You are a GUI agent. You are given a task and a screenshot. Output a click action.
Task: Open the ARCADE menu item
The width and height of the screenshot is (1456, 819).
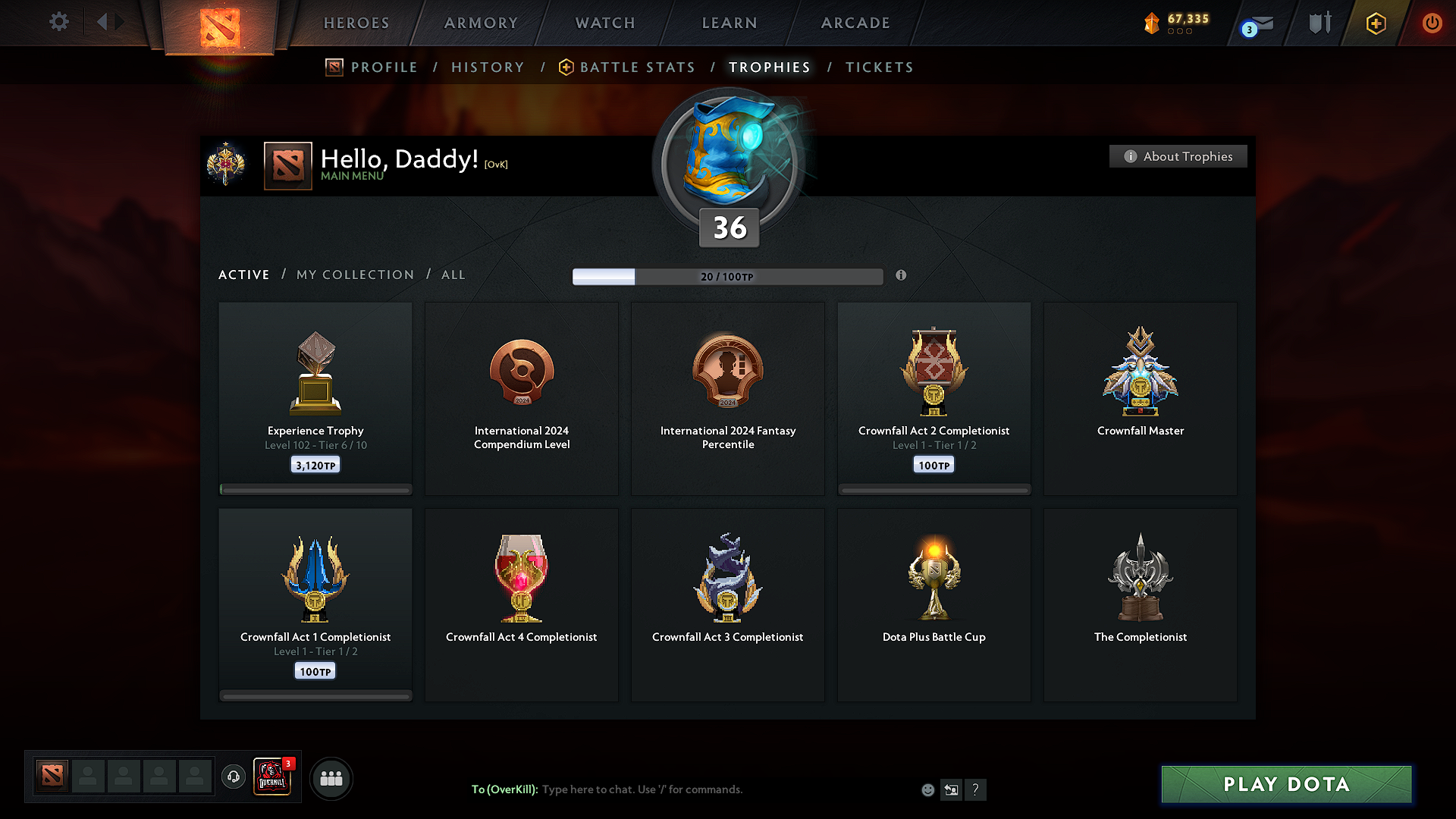coord(855,23)
